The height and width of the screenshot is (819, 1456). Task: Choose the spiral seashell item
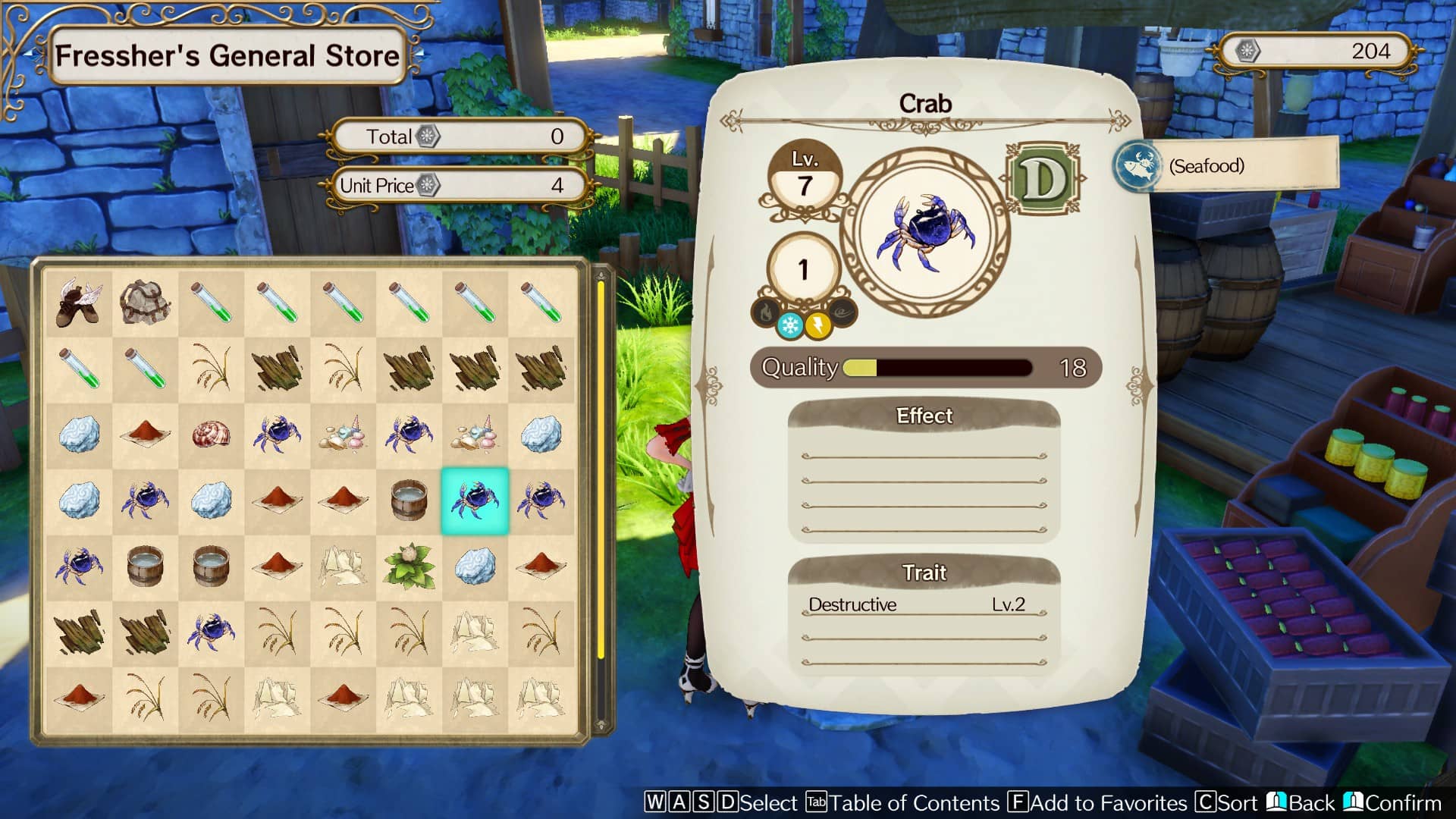coord(212,434)
